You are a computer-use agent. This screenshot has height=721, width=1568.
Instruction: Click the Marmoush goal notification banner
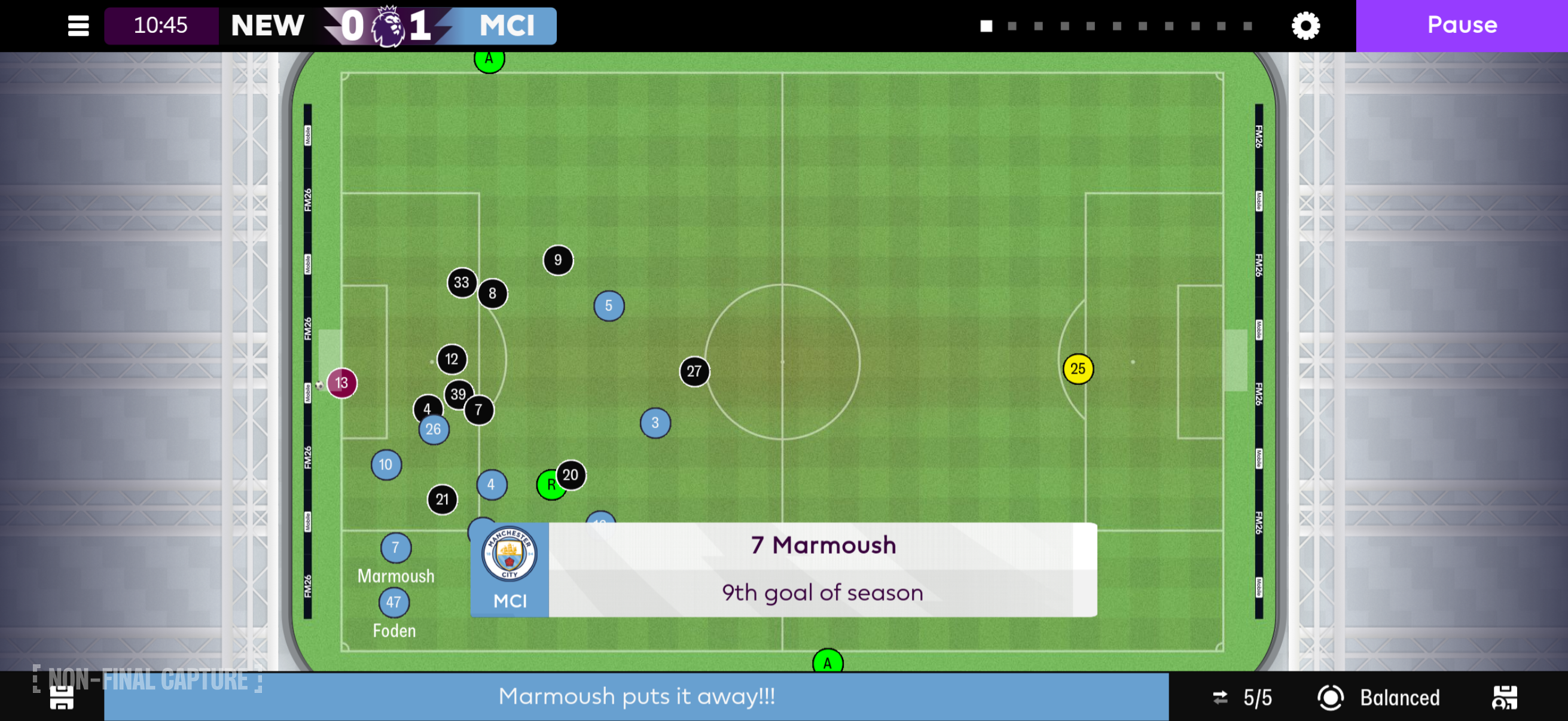783,570
